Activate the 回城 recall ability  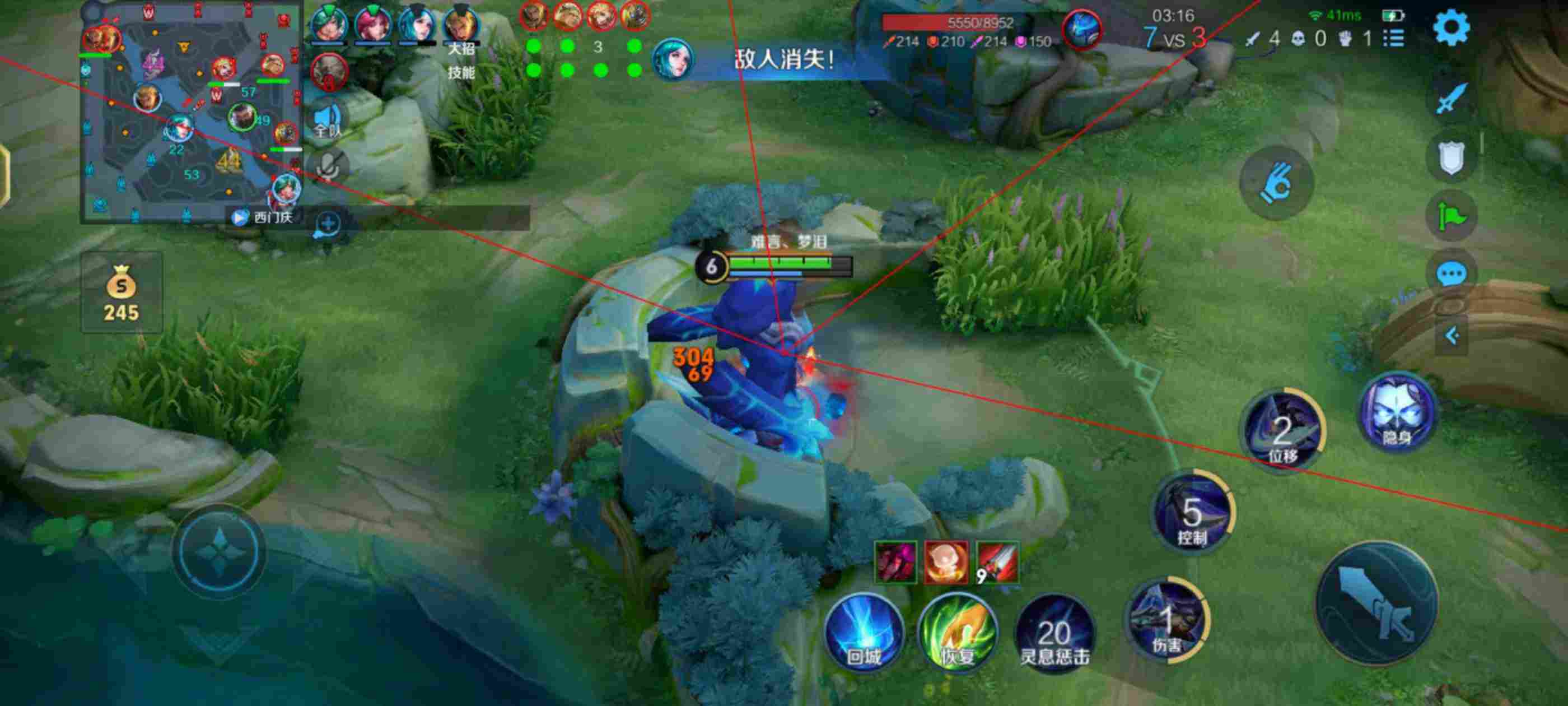863,633
